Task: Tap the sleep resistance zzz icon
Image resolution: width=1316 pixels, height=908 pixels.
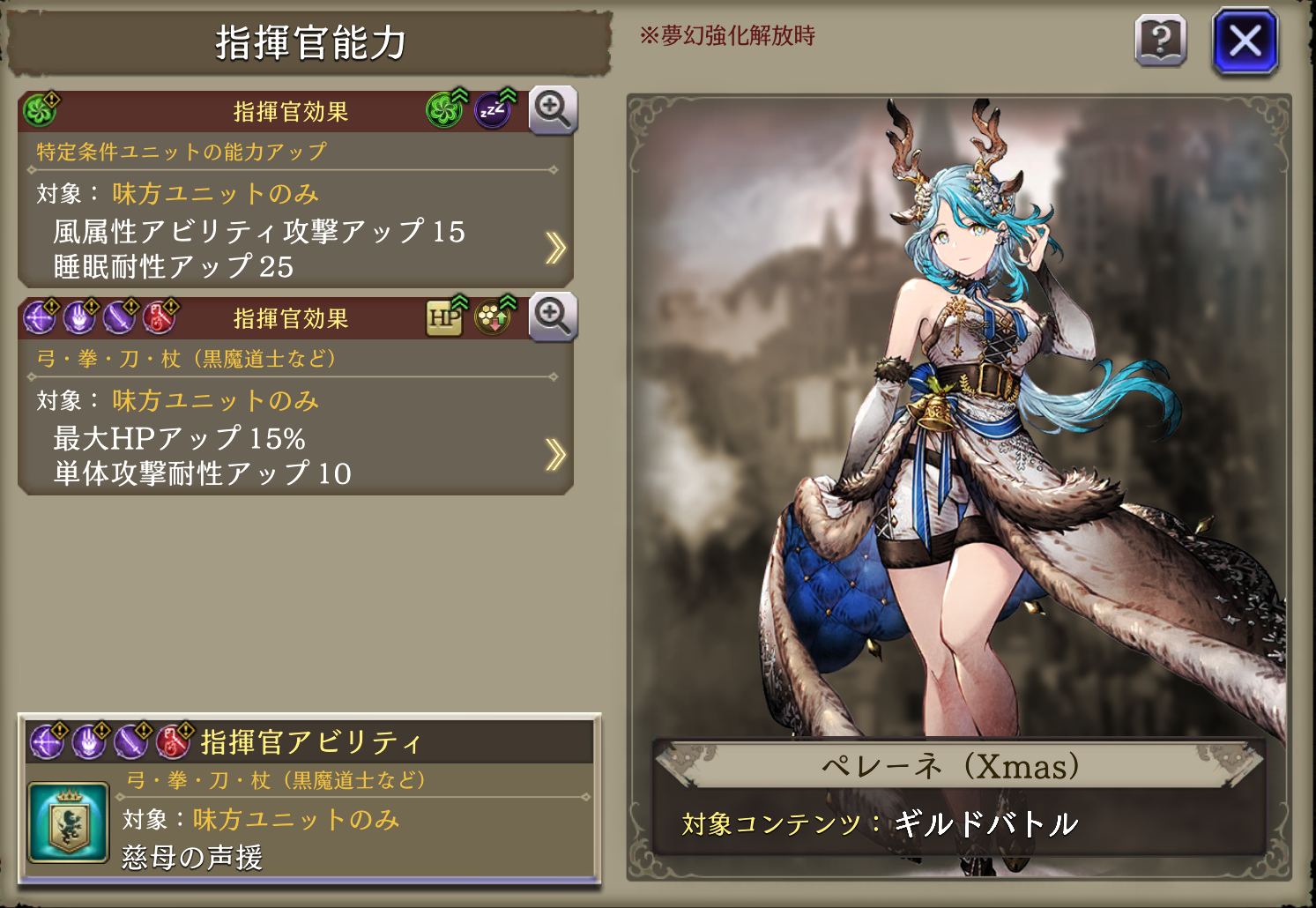Action: (493, 110)
